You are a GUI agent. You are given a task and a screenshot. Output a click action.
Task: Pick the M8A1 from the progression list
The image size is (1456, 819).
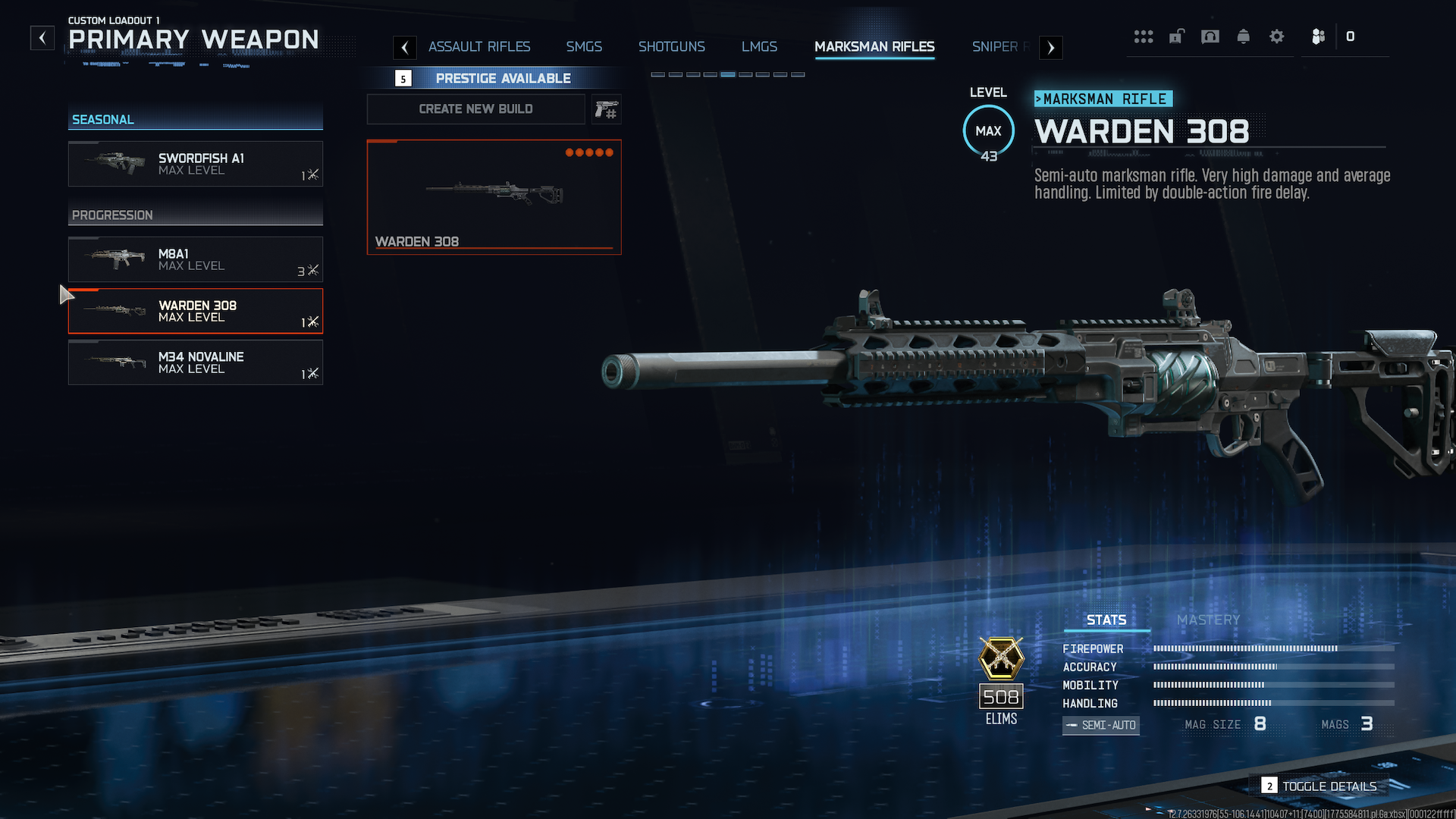tap(196, 259)
